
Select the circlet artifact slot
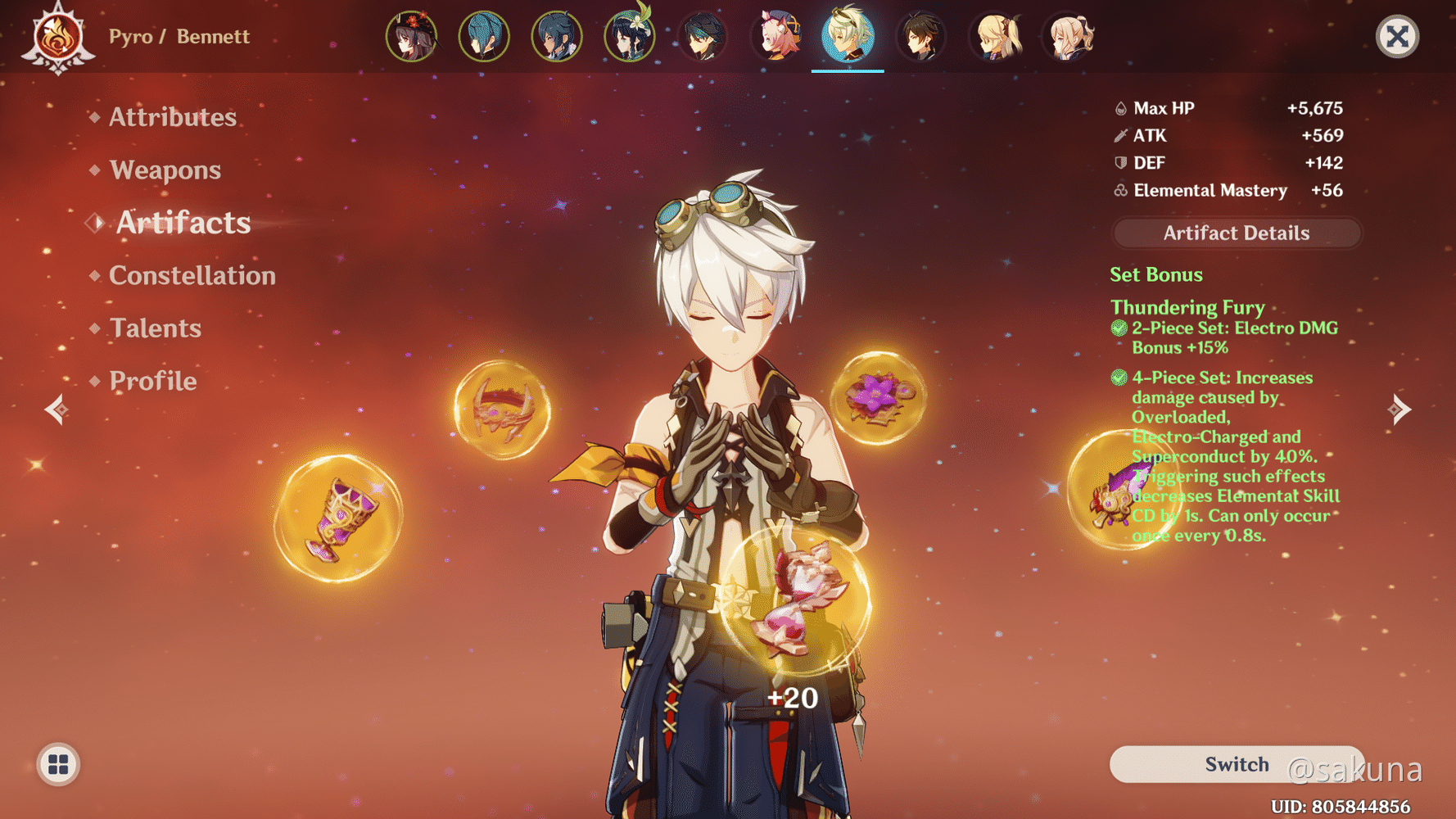[502, 409]
